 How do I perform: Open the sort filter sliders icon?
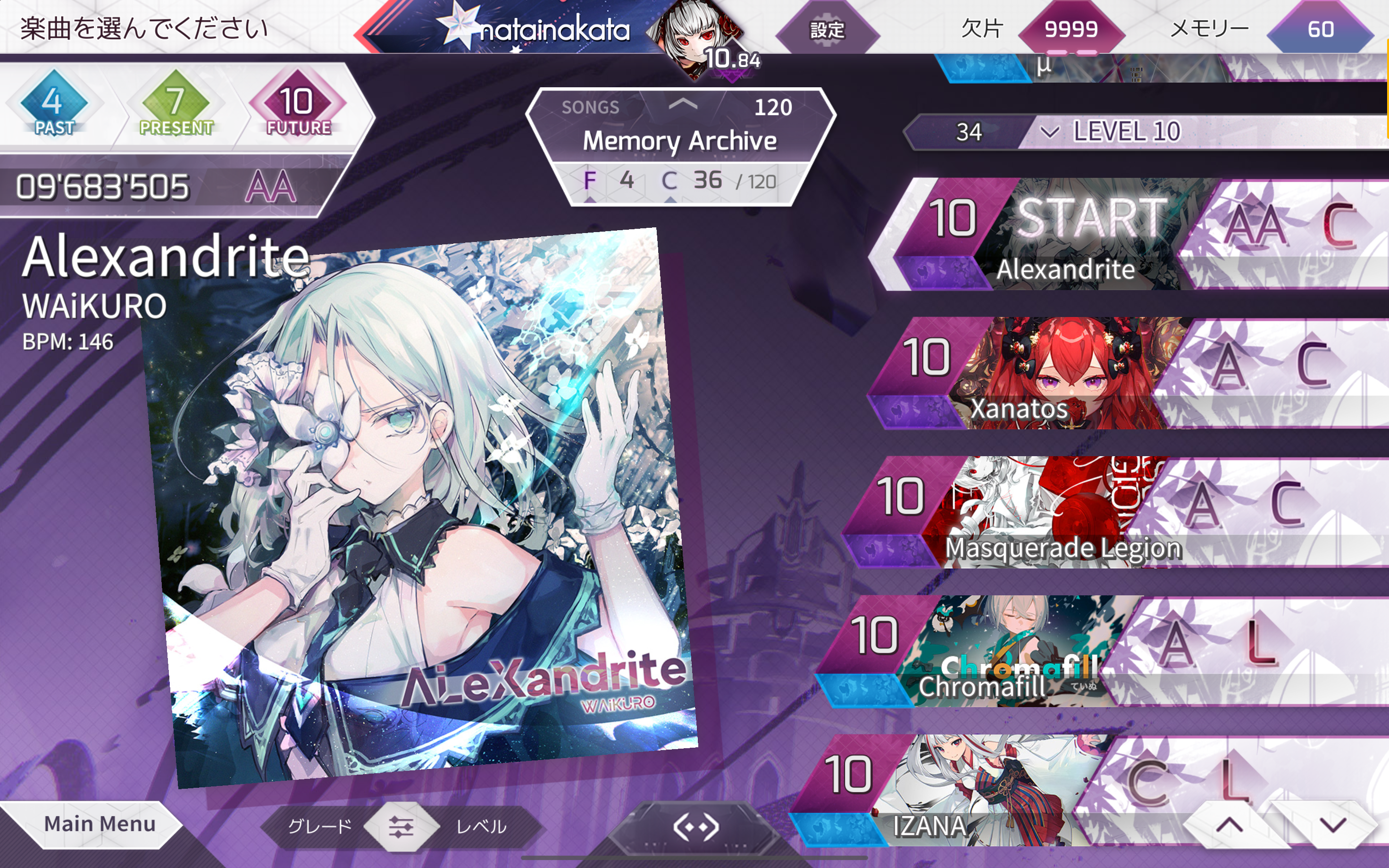[x=401, y=826]
